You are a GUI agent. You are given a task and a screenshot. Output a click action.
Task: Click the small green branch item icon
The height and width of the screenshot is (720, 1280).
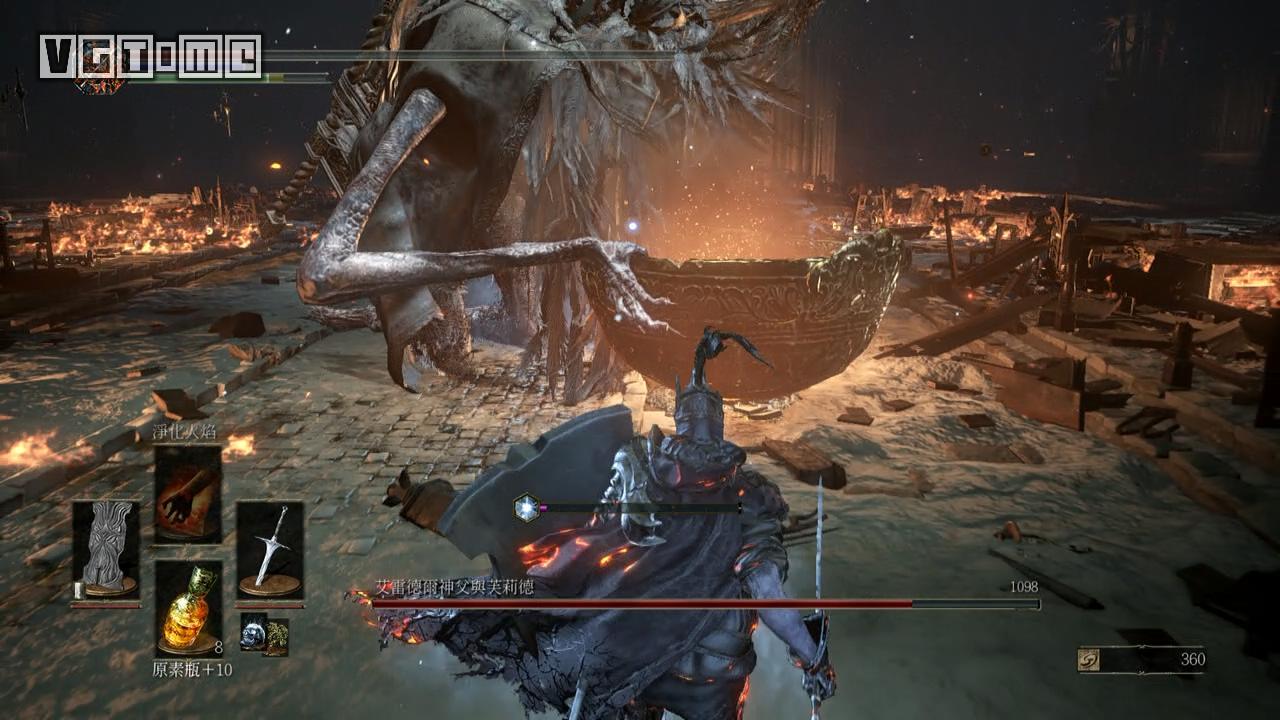coord(276,636)
